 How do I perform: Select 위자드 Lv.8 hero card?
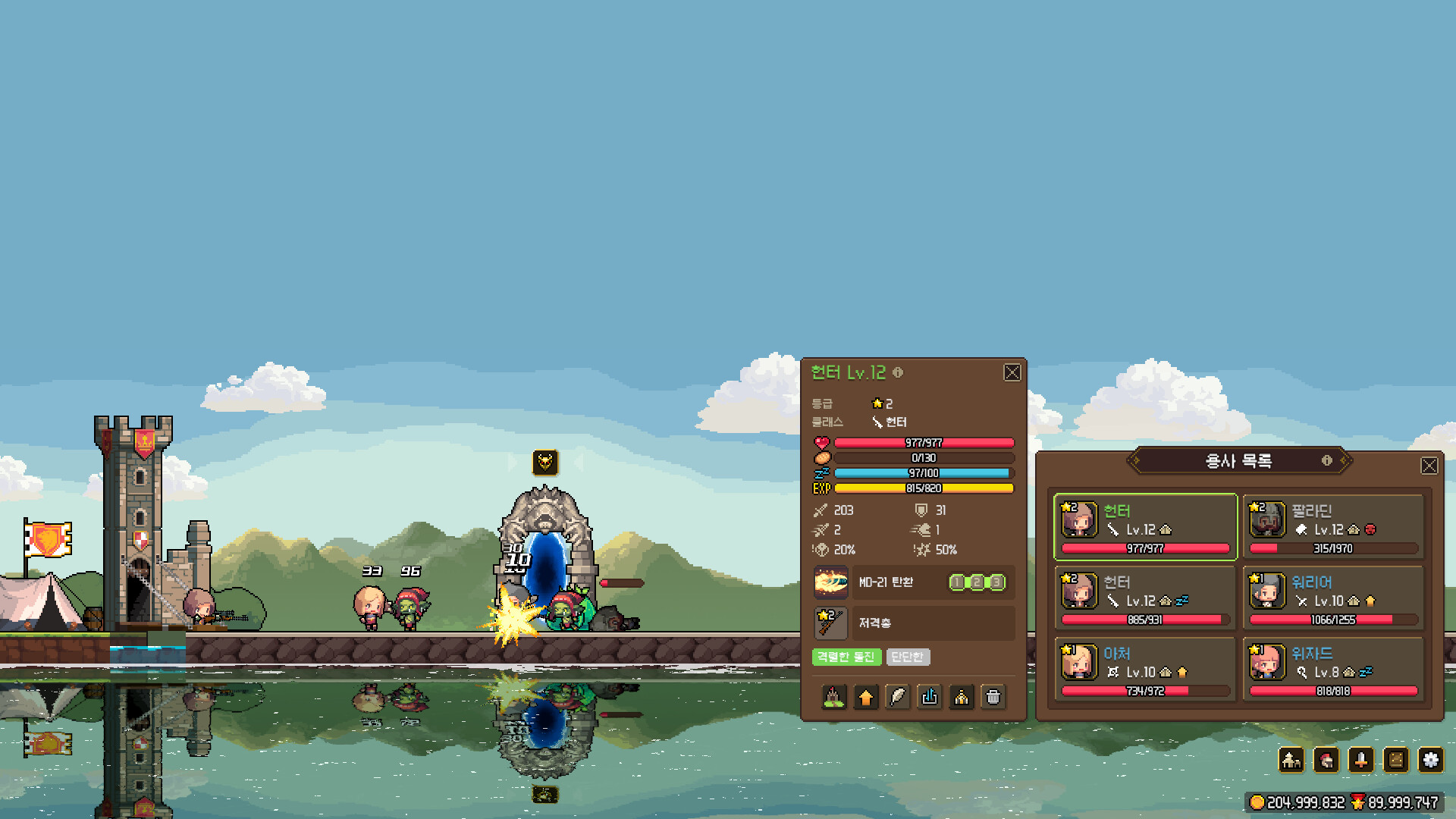point(1335,670)
